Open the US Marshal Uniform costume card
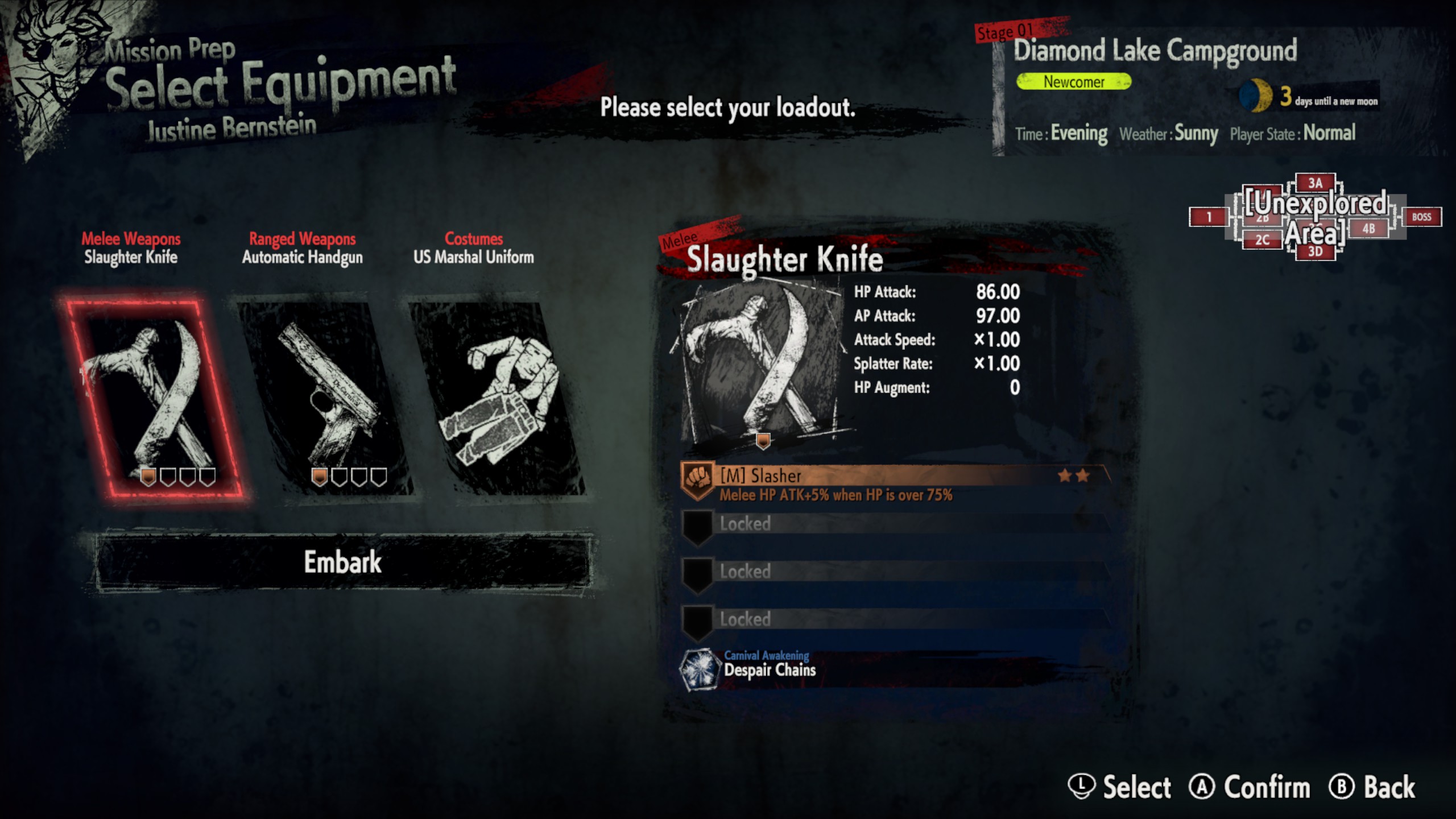 (496, 398)
